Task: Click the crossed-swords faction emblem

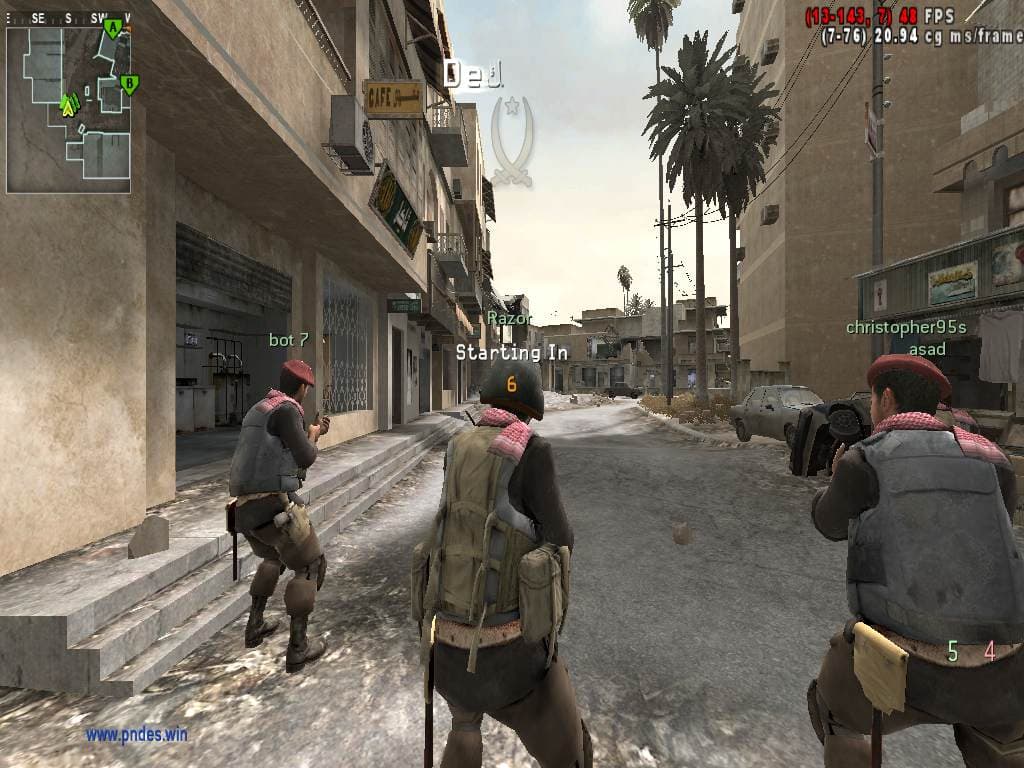Action: 512,141
